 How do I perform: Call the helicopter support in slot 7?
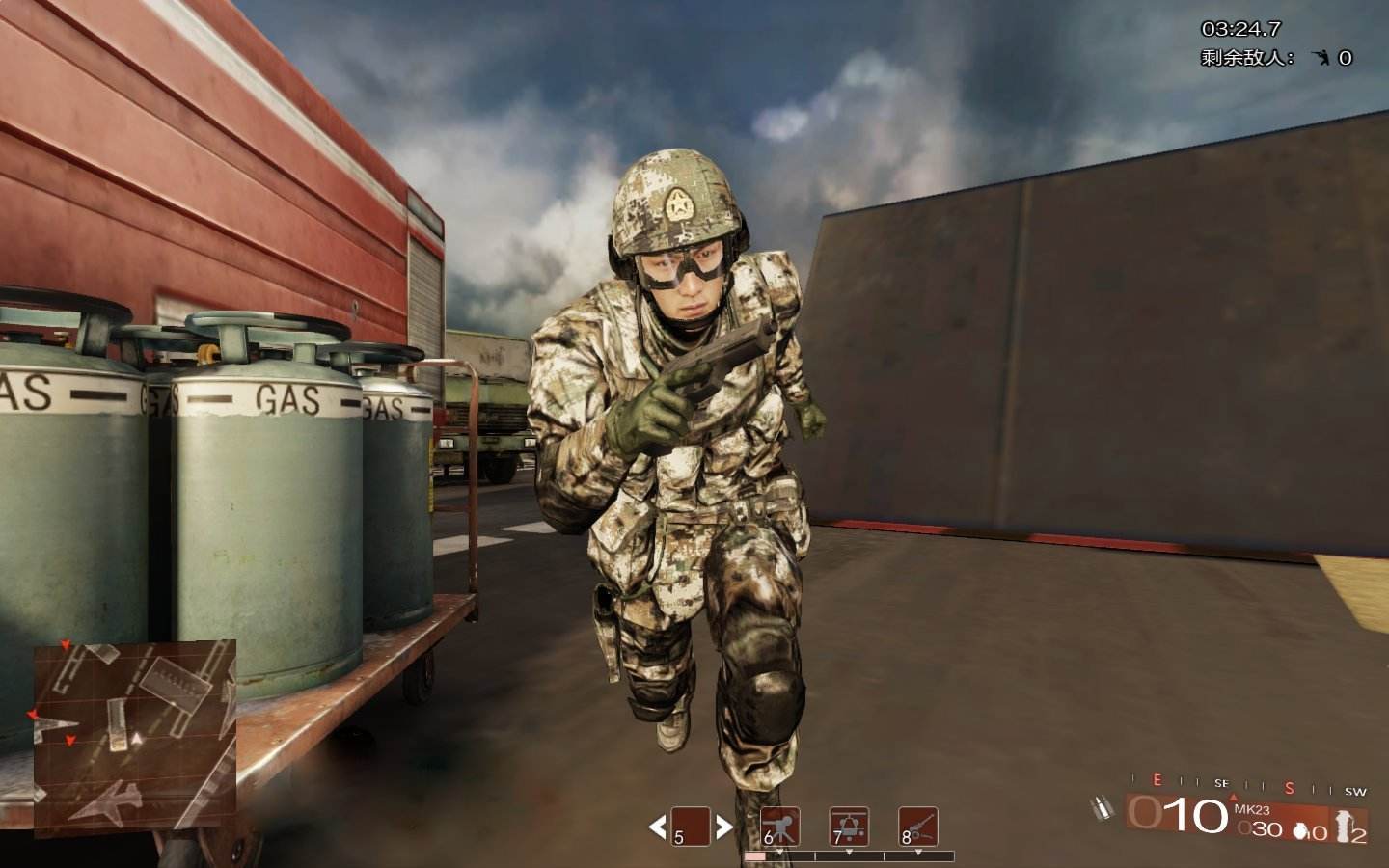pyautogui.click(x=849, y=827)
